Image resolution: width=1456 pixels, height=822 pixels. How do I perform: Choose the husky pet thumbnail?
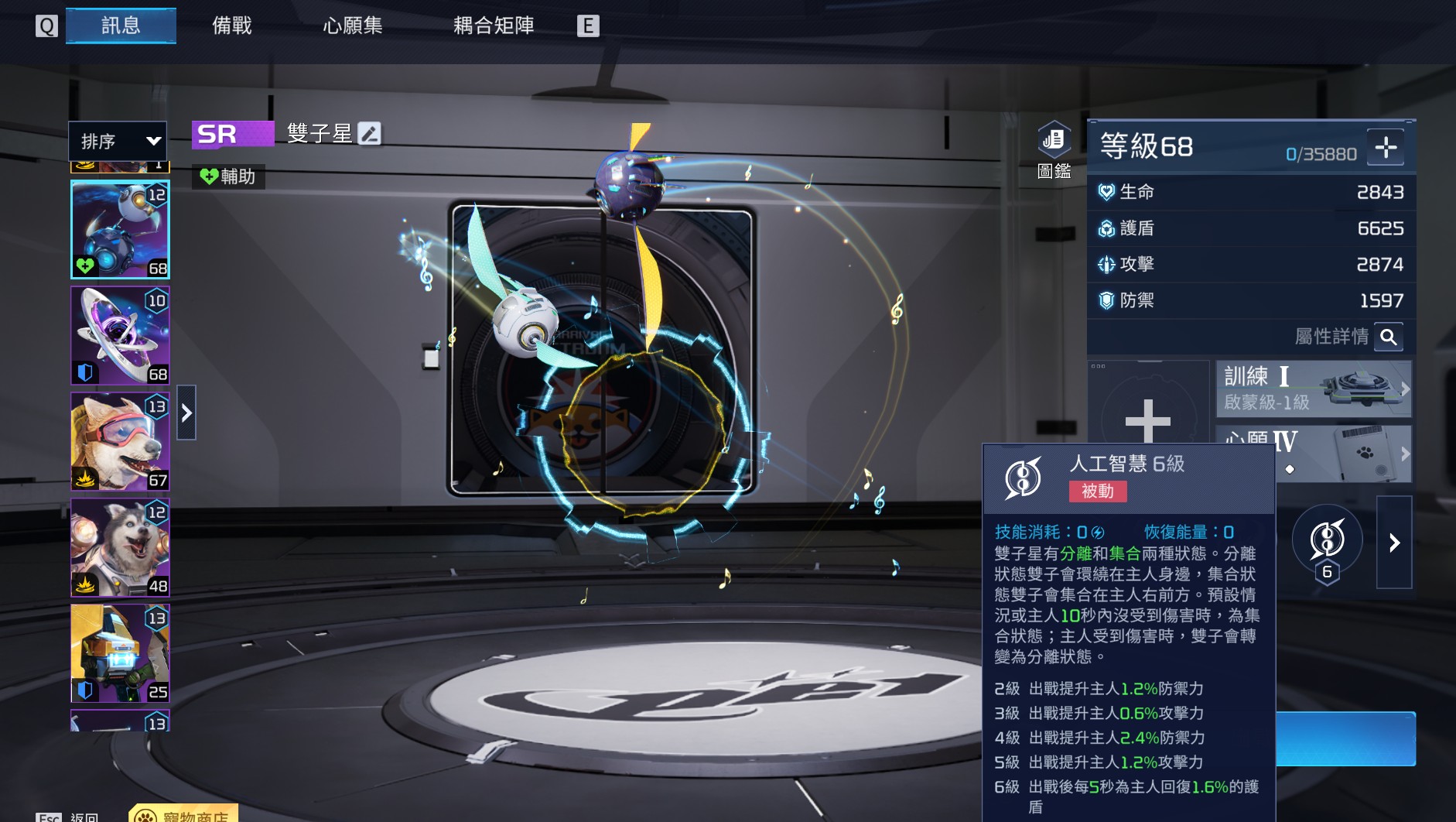120,546
